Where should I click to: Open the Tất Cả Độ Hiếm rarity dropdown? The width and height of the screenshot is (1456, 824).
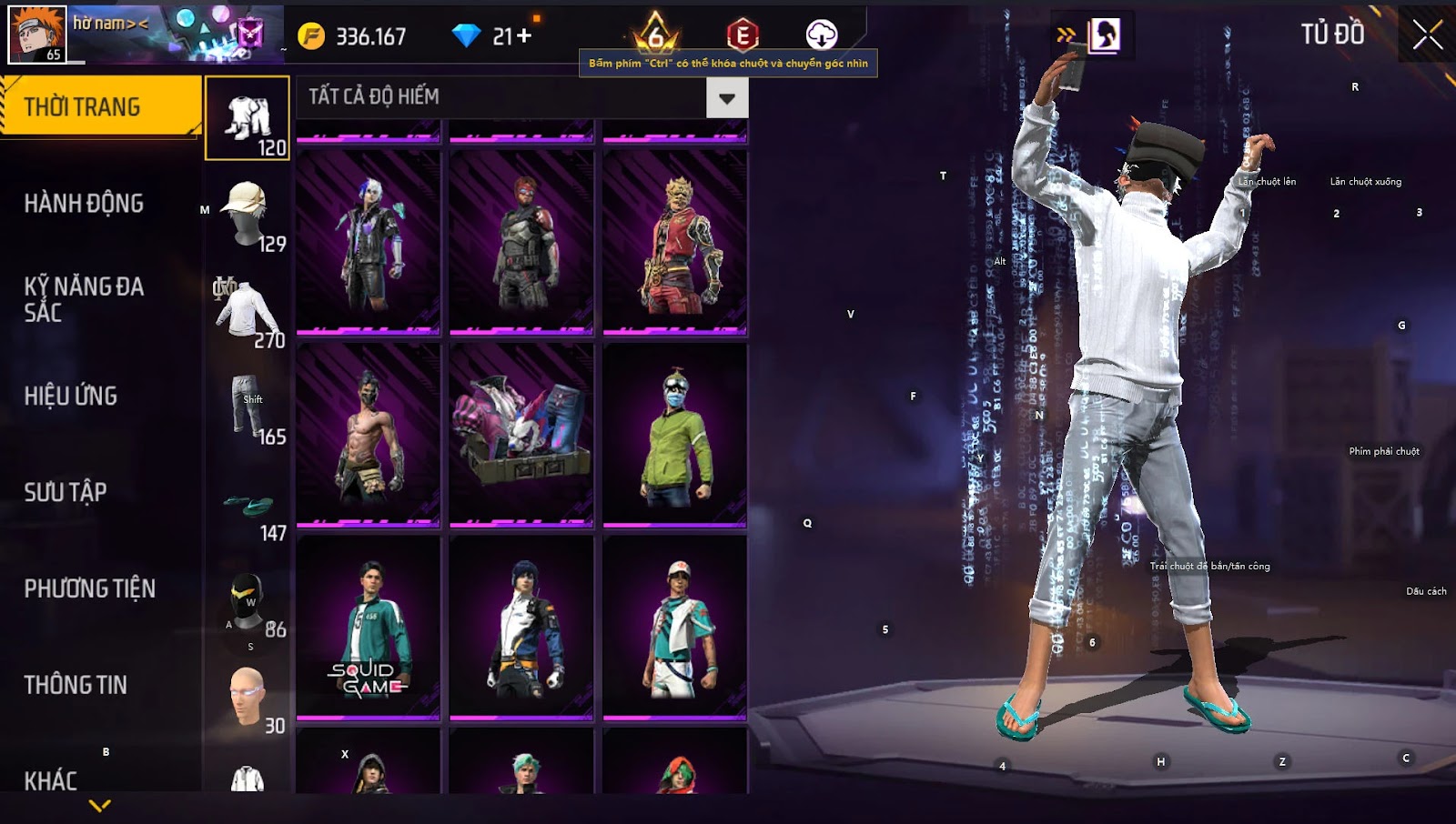(726, 97)
